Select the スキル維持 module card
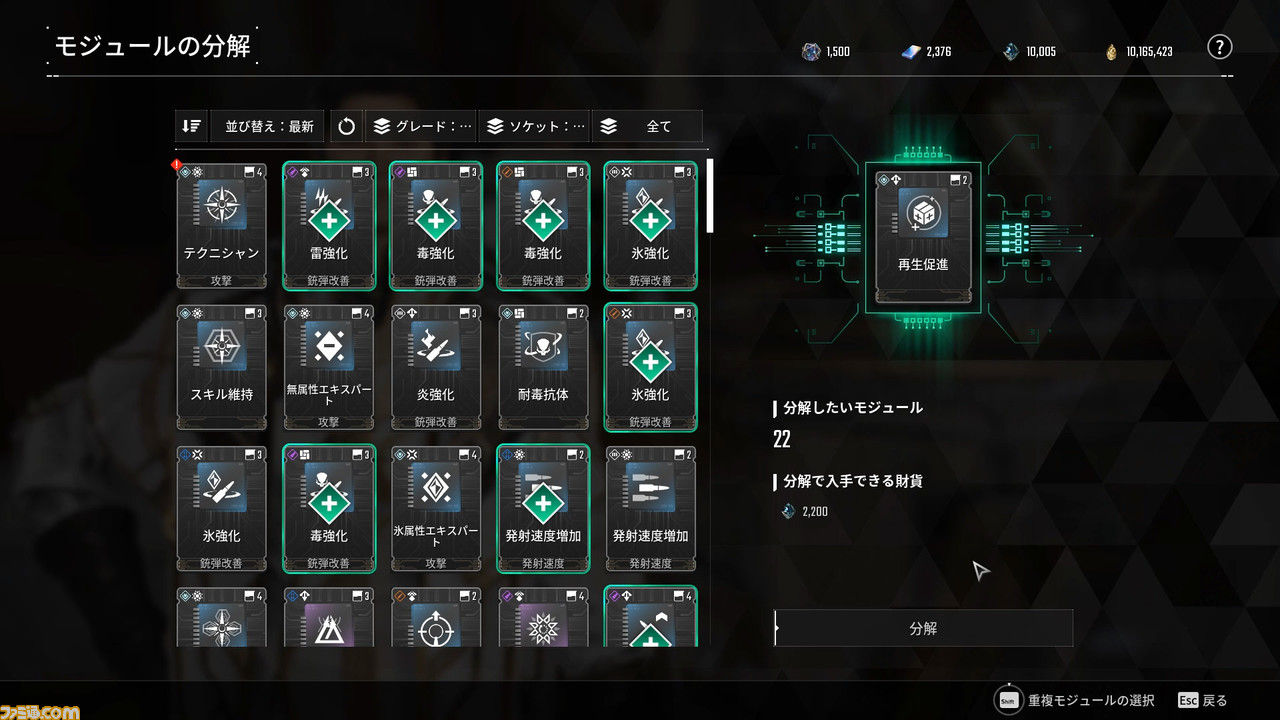1280x720 pixels. click(222, 367)
